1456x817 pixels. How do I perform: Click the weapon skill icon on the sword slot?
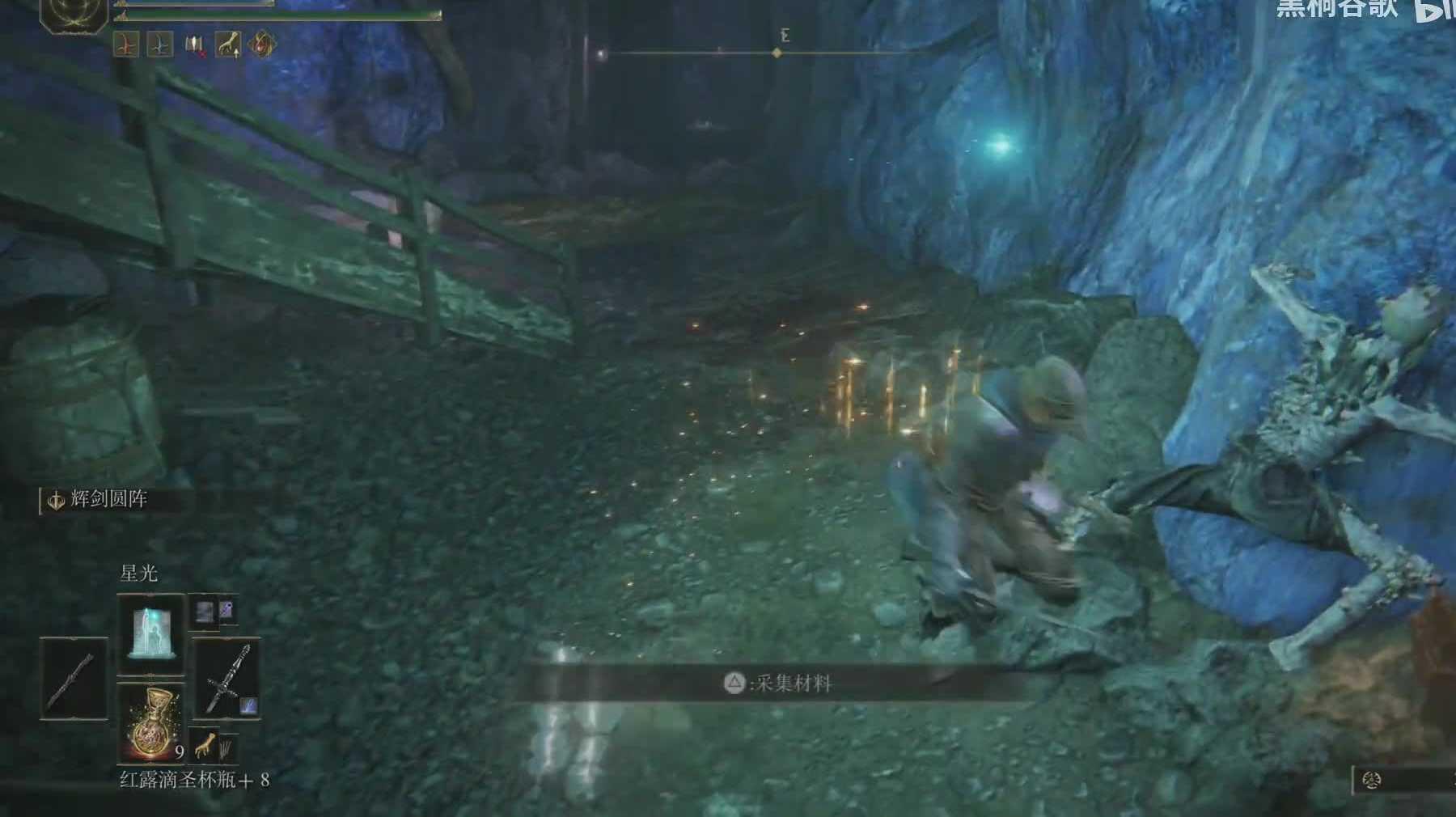pos(249,706)
